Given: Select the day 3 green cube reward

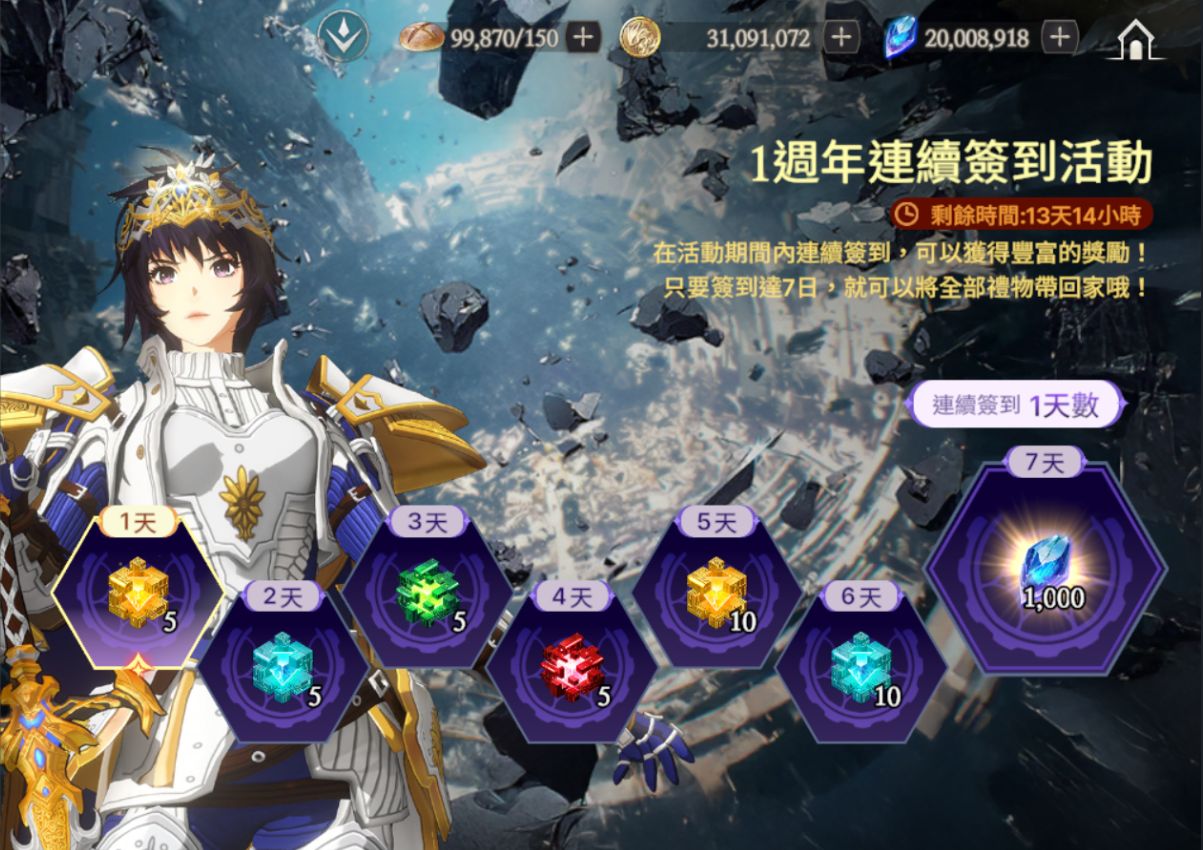Looking at the screenshot, I should coord(428,595).
